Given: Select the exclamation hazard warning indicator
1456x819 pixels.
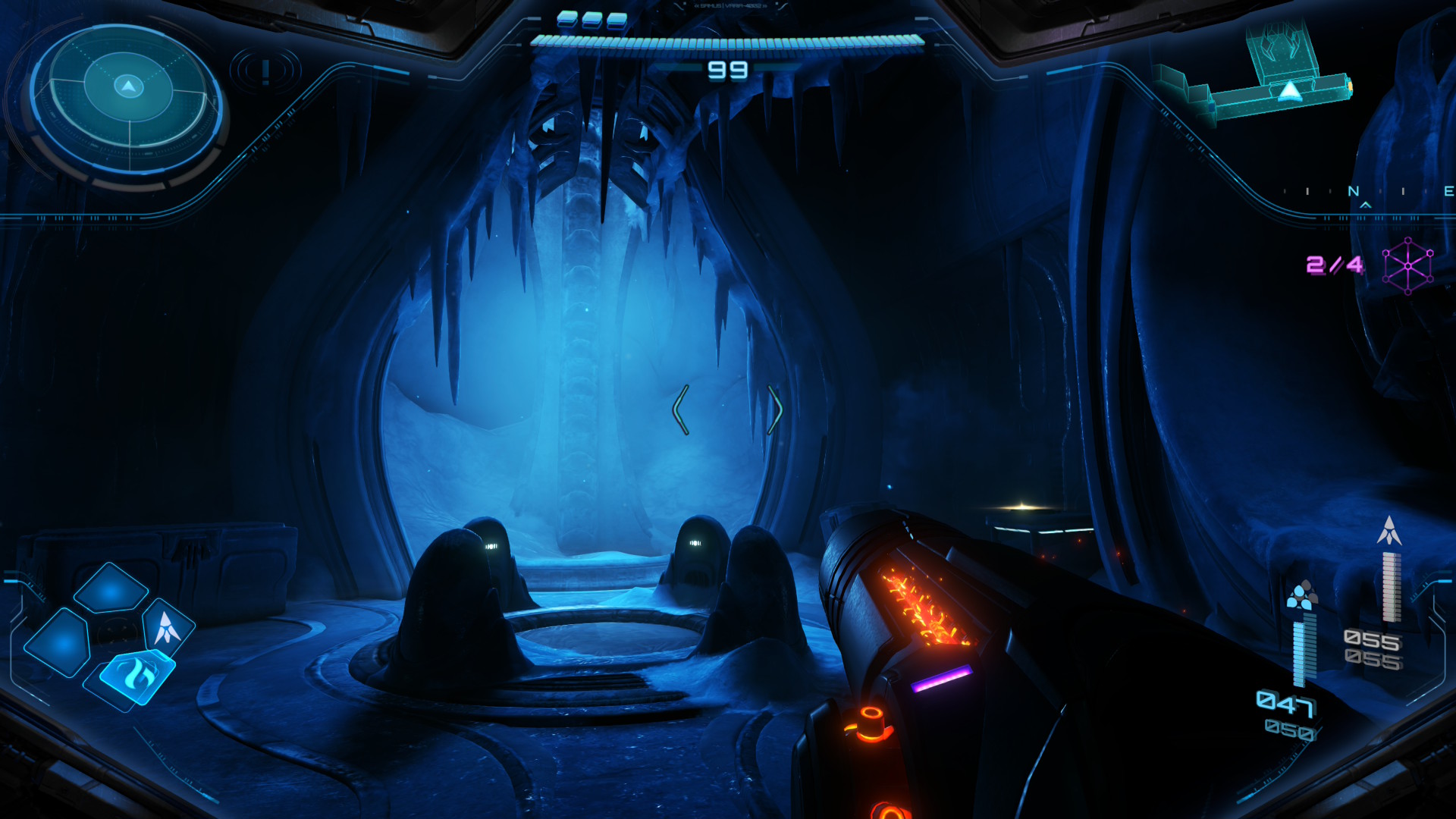Looking at the screenshot, I should pyautogui.click(x=265, y=71).
